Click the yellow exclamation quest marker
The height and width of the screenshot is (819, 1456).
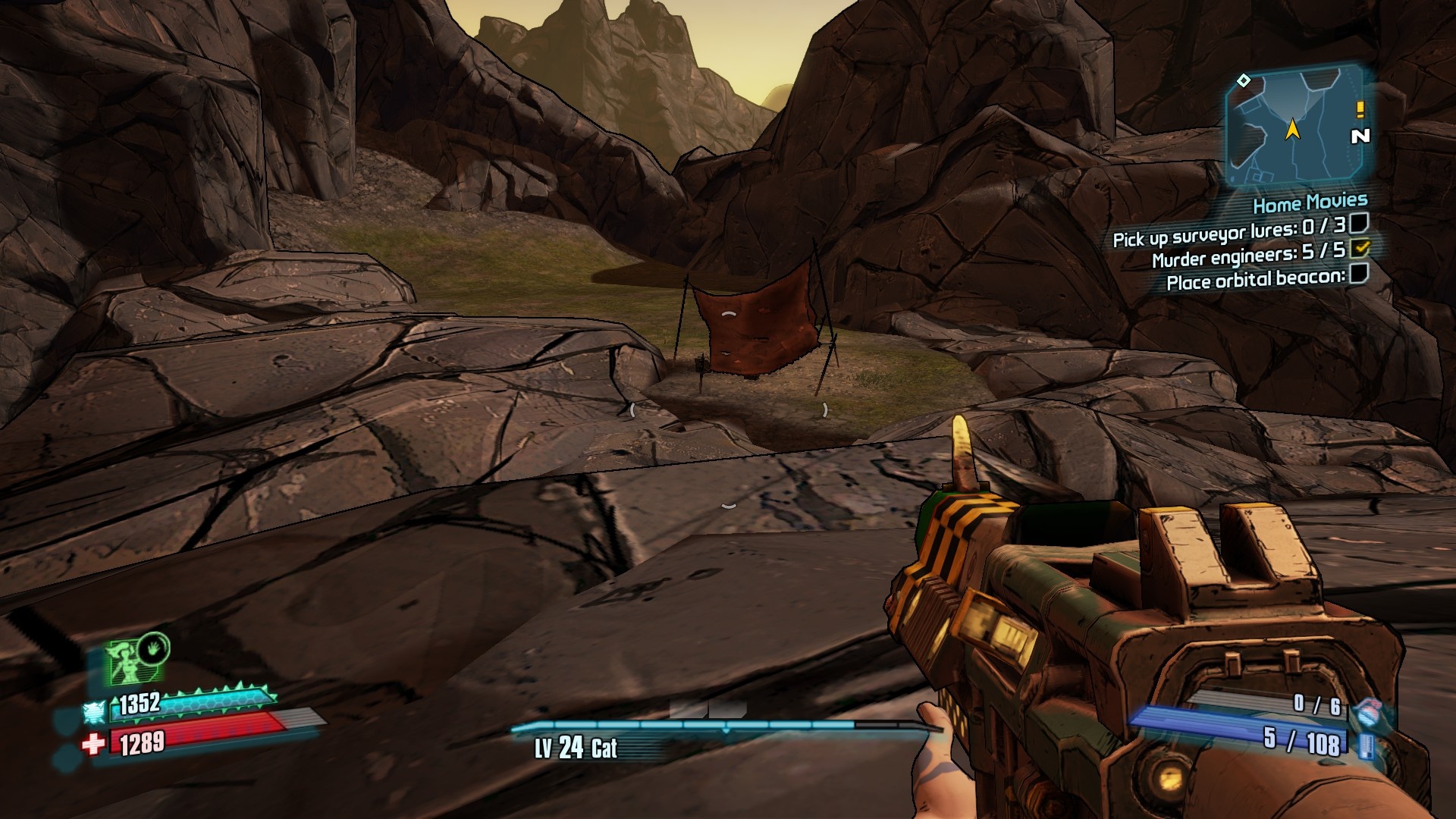[x=1360, y=110]
